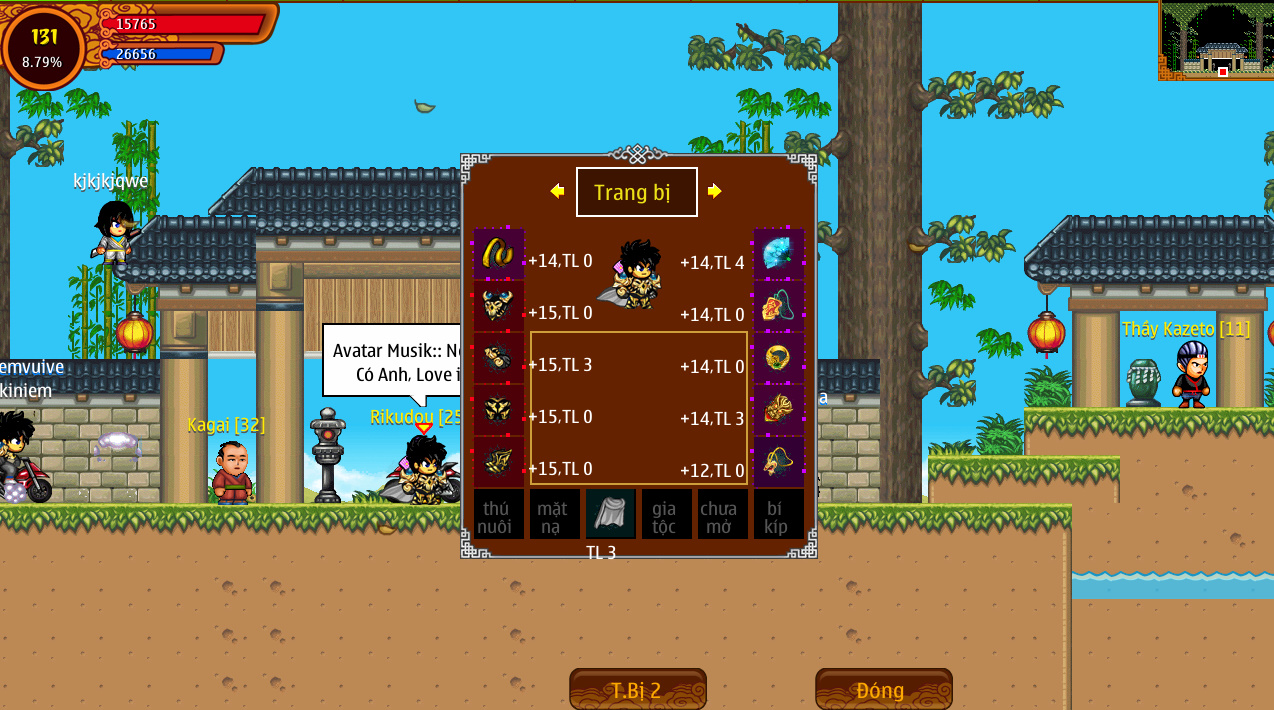
Task: Select the Trang bị title tab
Action: tap(636, 192)
